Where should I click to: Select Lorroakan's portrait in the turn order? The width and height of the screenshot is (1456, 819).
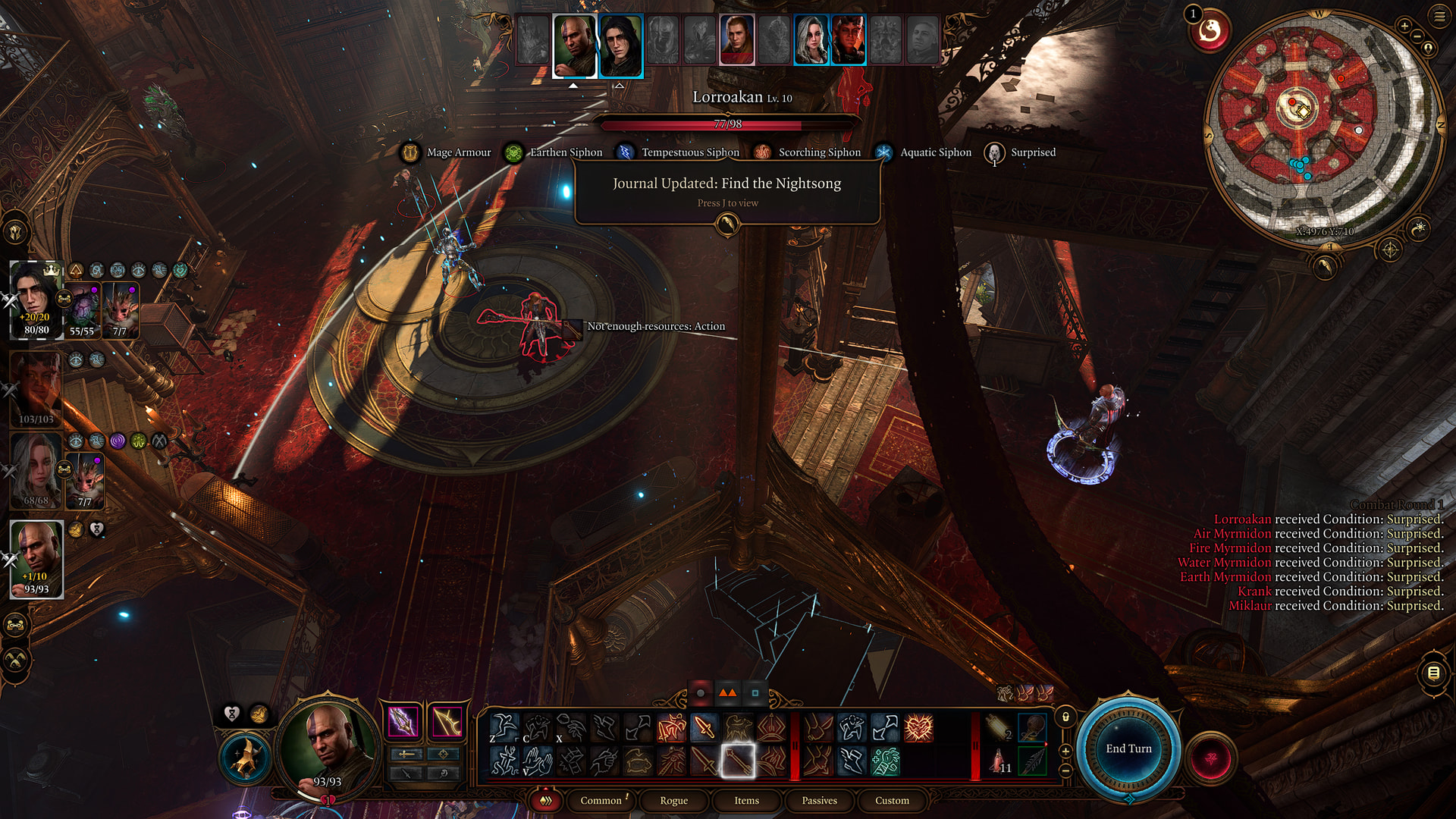[x=736, y=39]
